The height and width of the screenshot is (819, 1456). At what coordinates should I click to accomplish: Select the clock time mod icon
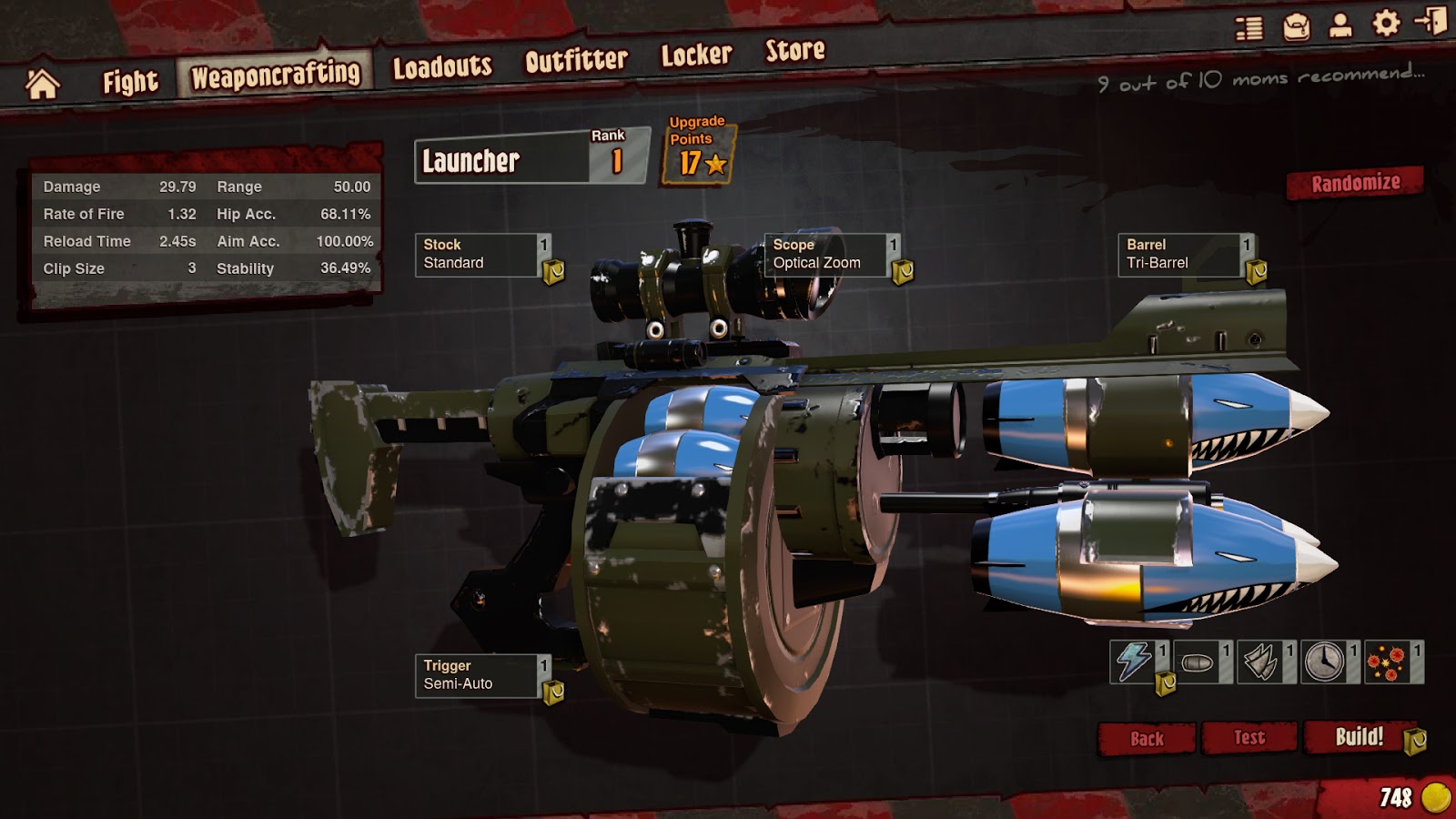pyautogui.click(x=1326, y=663)
